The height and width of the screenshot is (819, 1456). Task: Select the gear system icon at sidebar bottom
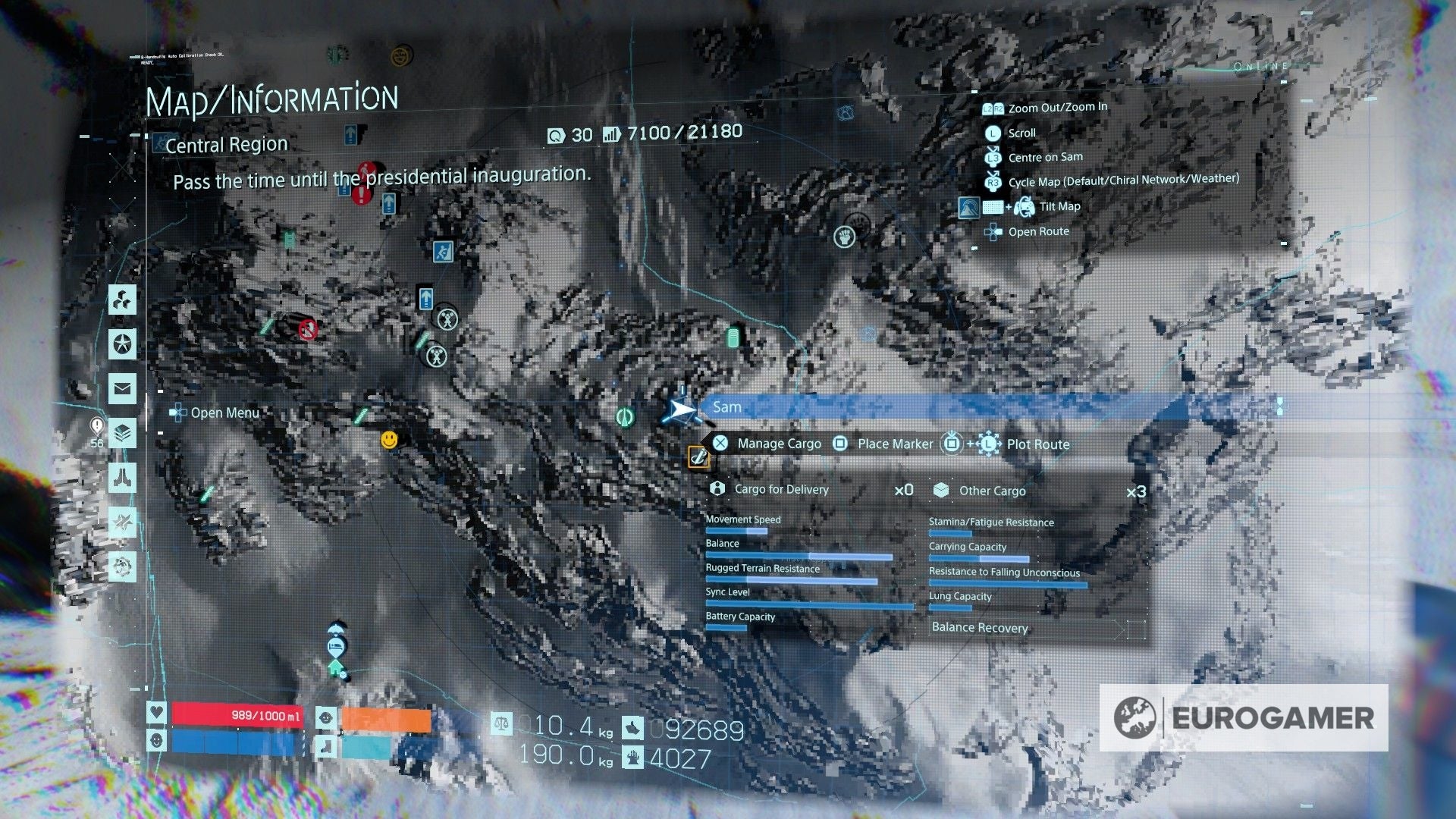pos(121,565)
